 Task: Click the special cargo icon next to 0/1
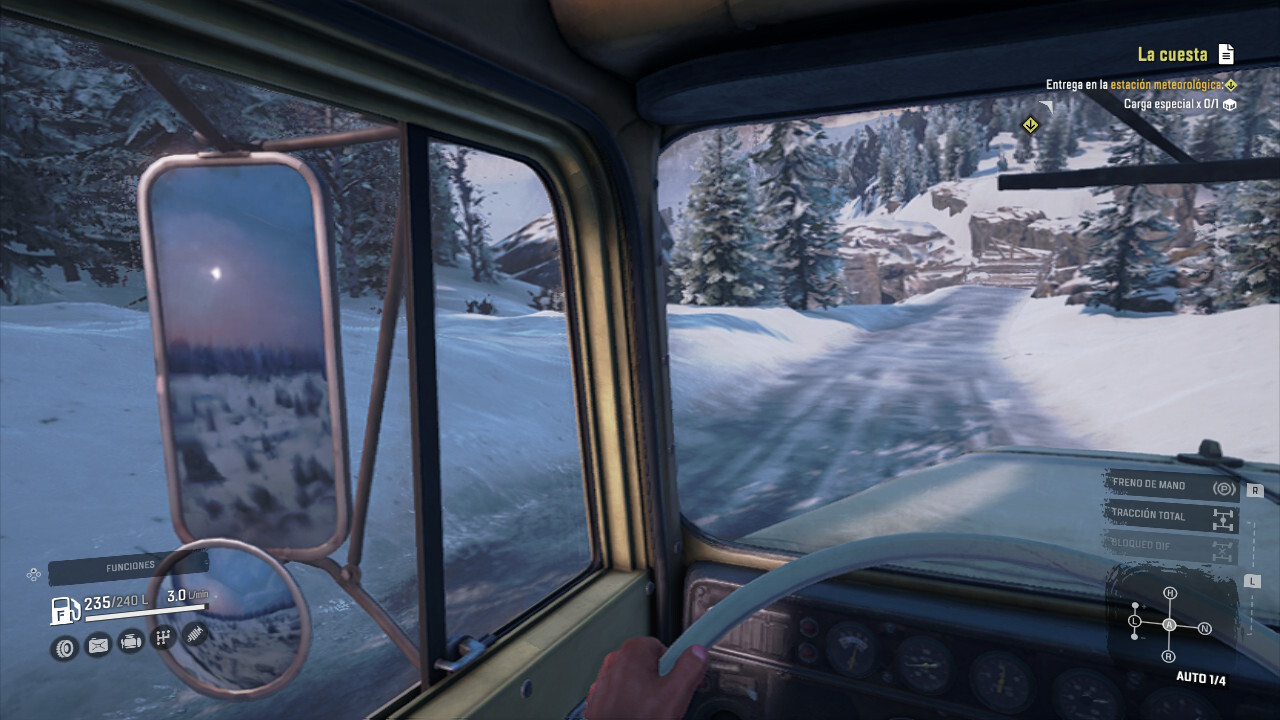click(x=1230, y=103)
